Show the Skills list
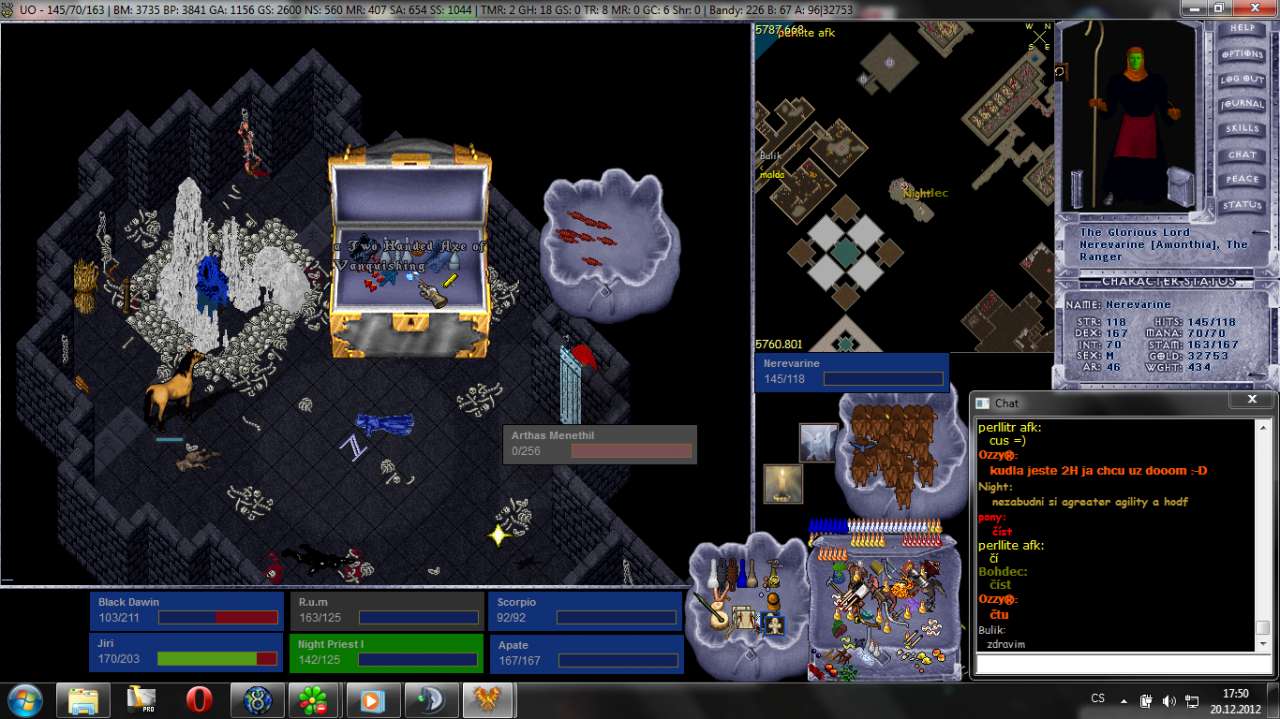 (x=1241, y=129)
